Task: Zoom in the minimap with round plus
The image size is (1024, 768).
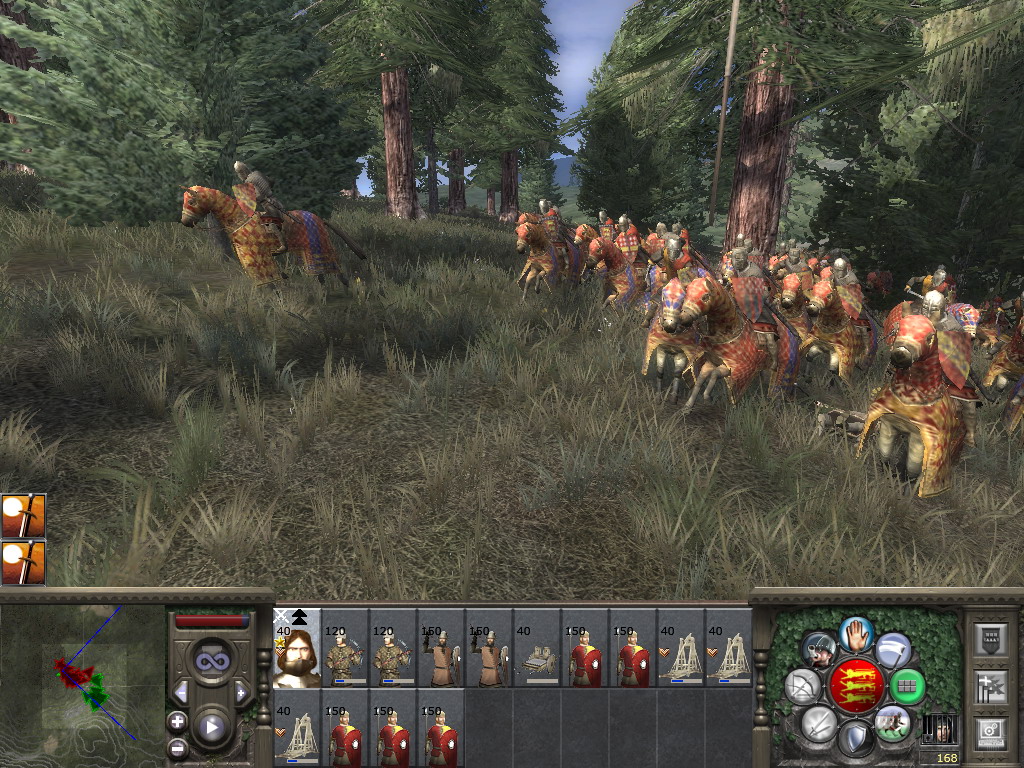Action: click(178, 721)
